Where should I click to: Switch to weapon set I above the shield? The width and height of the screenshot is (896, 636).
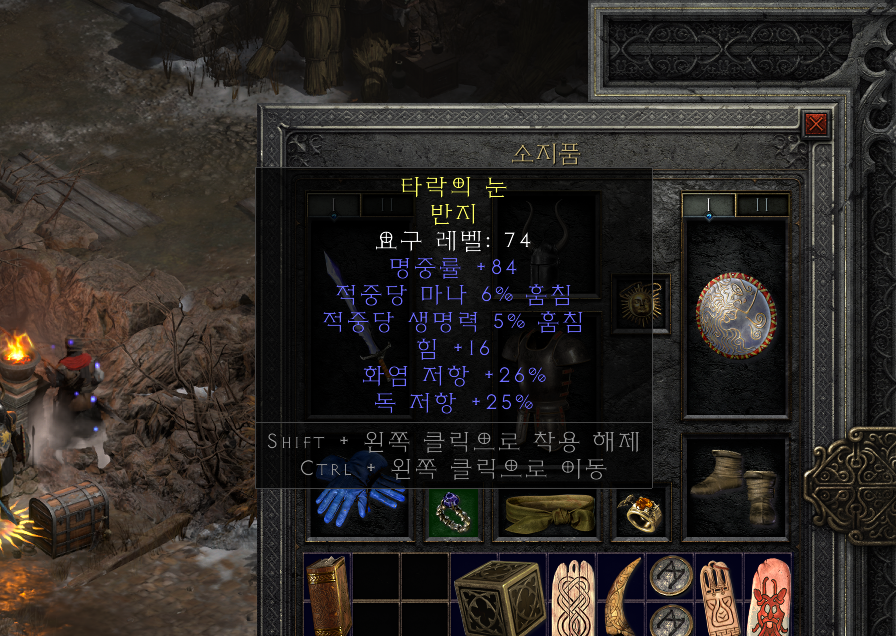click(x=709, y=204)
